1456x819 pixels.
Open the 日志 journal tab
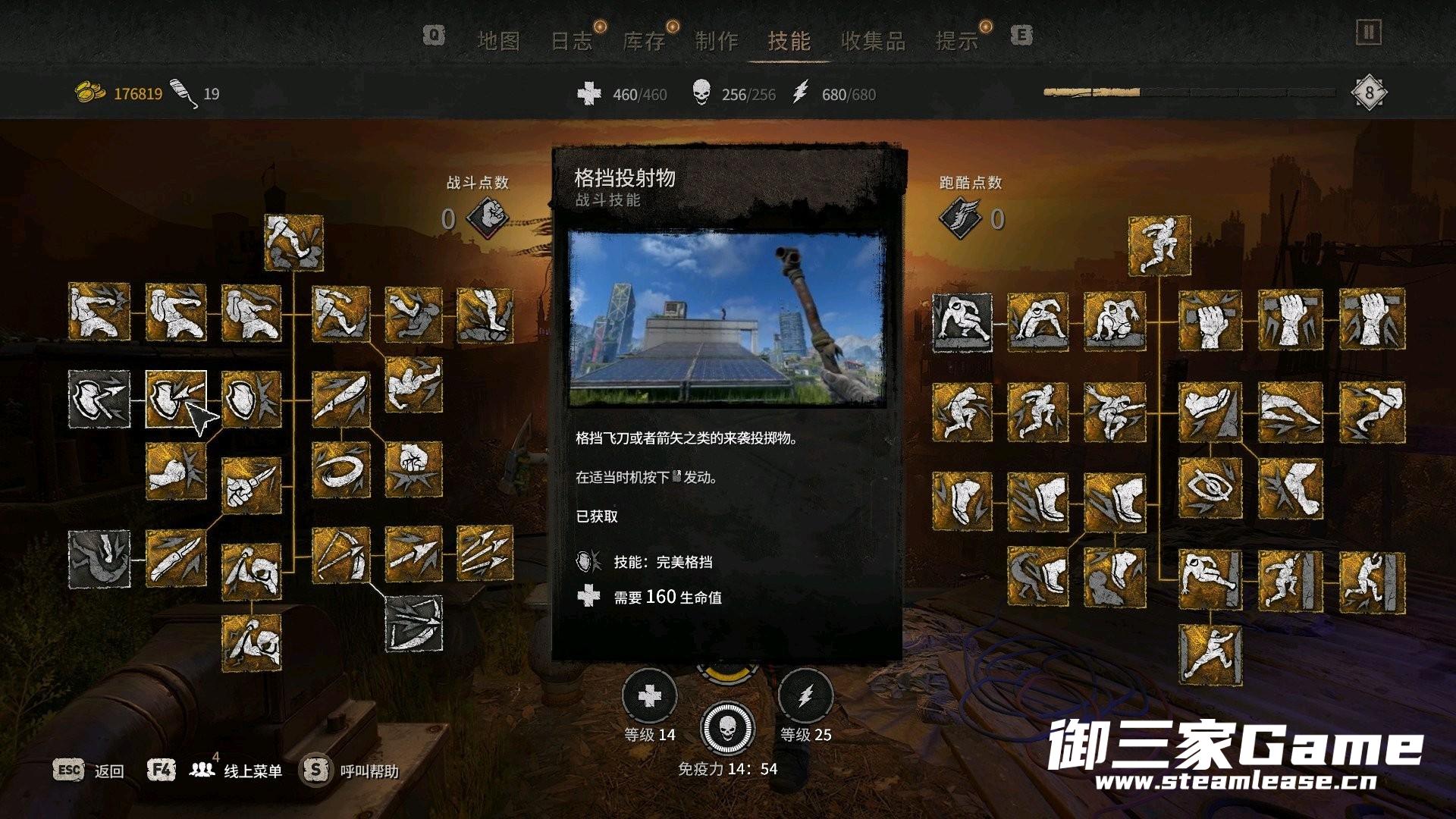(571, 41)
